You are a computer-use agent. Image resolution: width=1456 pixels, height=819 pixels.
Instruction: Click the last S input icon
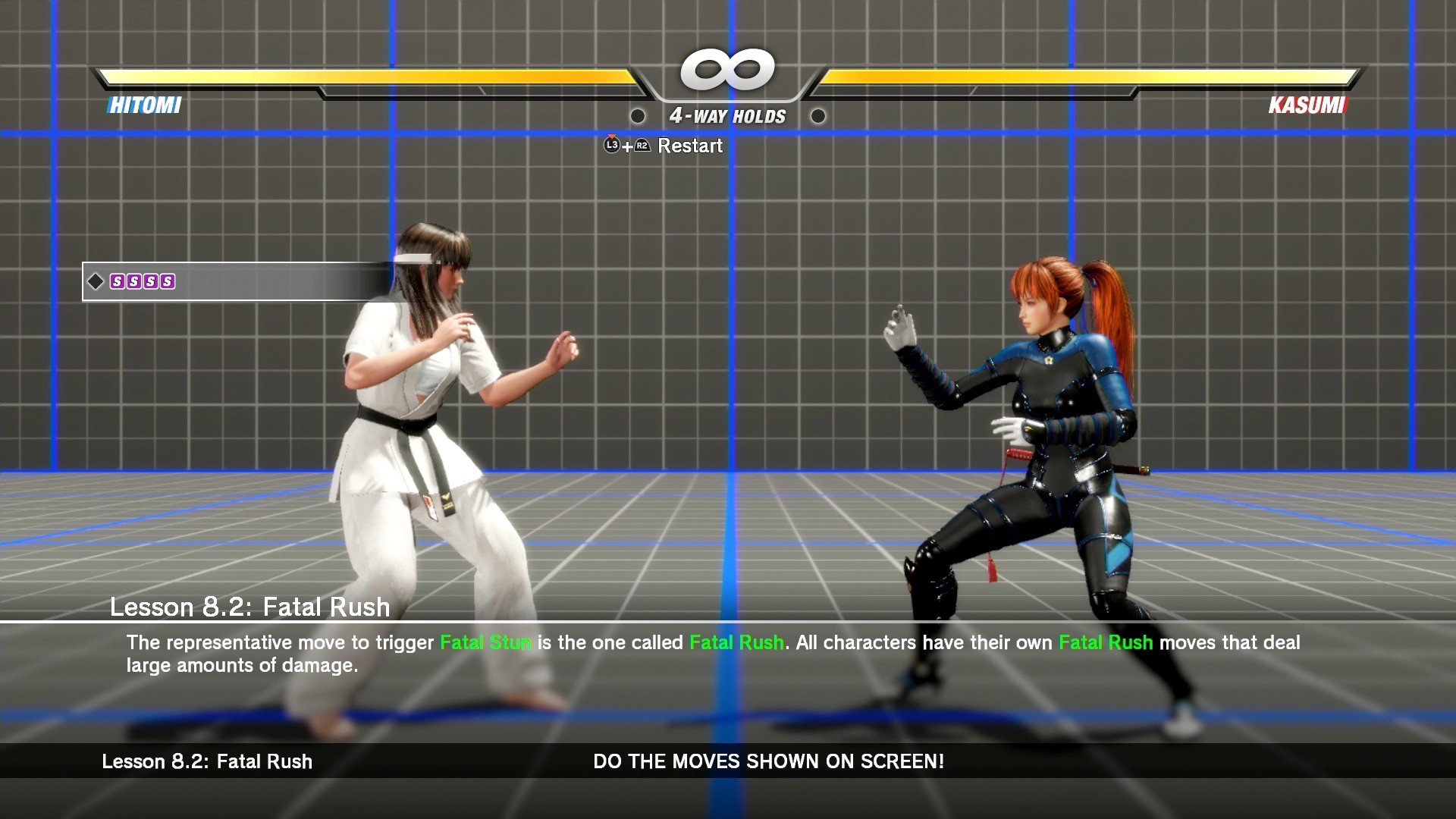pos(168,281)
